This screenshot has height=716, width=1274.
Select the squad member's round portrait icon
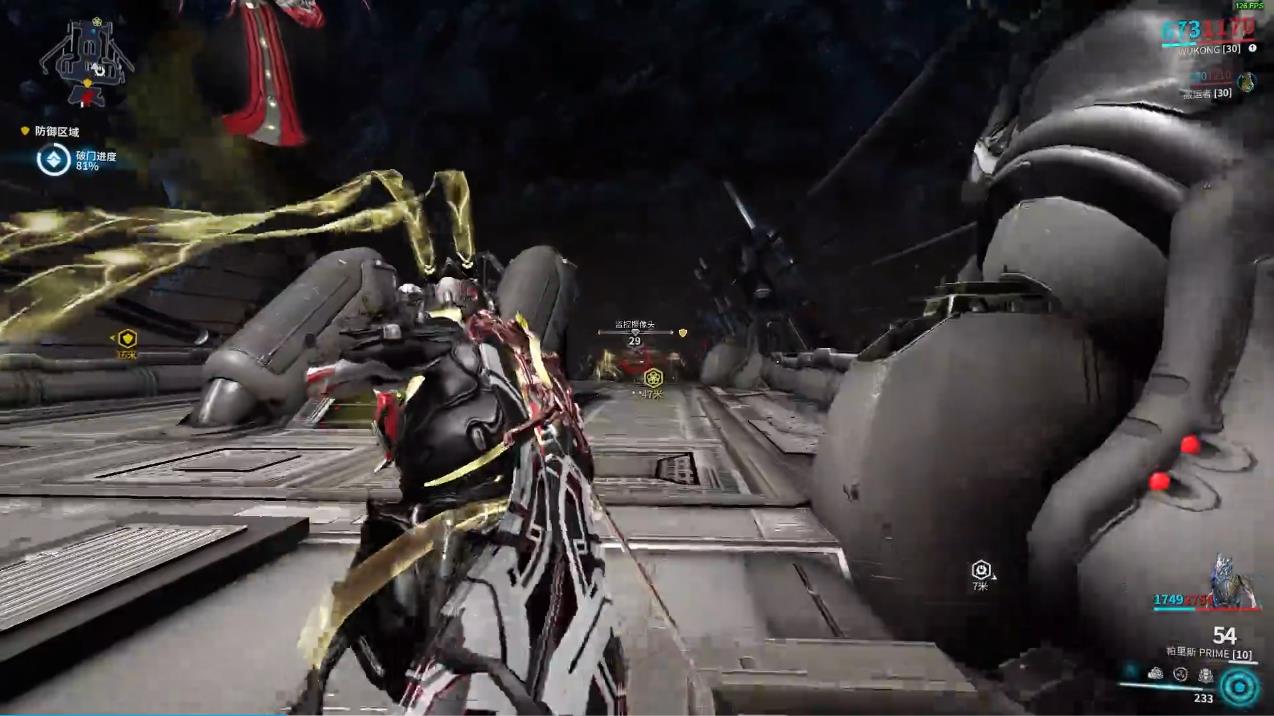1246,83
